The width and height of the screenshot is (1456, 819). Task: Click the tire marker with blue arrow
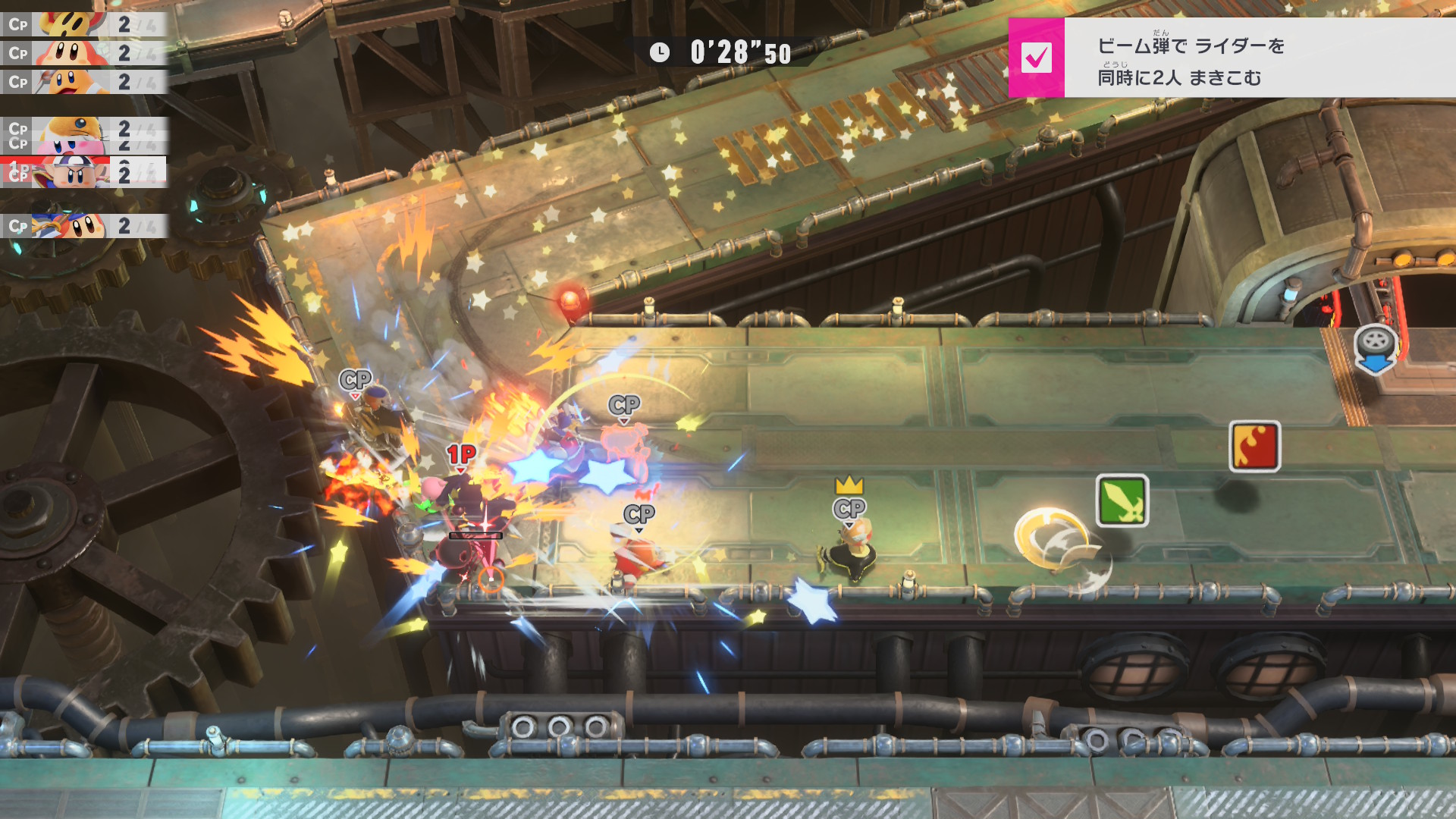coord(1376,349)
